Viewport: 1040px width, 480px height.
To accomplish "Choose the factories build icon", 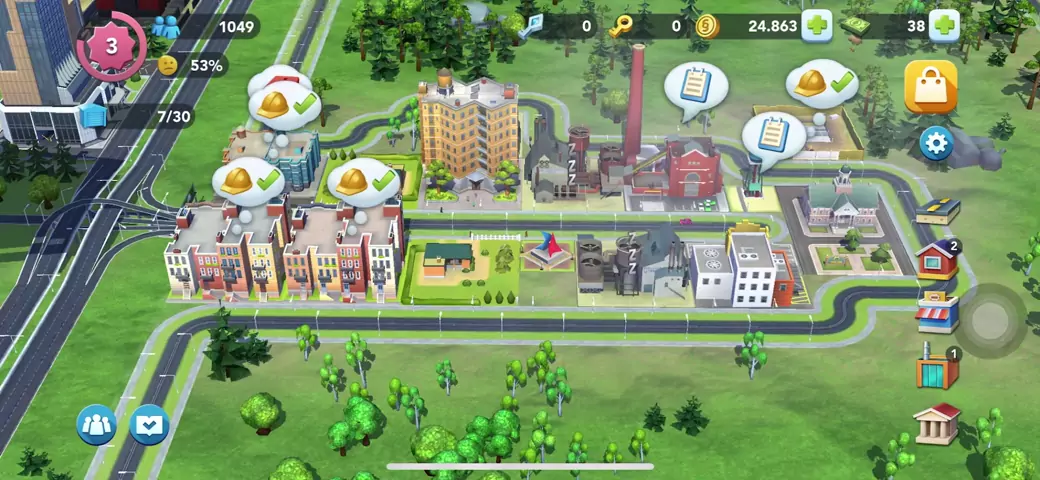I will [937, 367].
